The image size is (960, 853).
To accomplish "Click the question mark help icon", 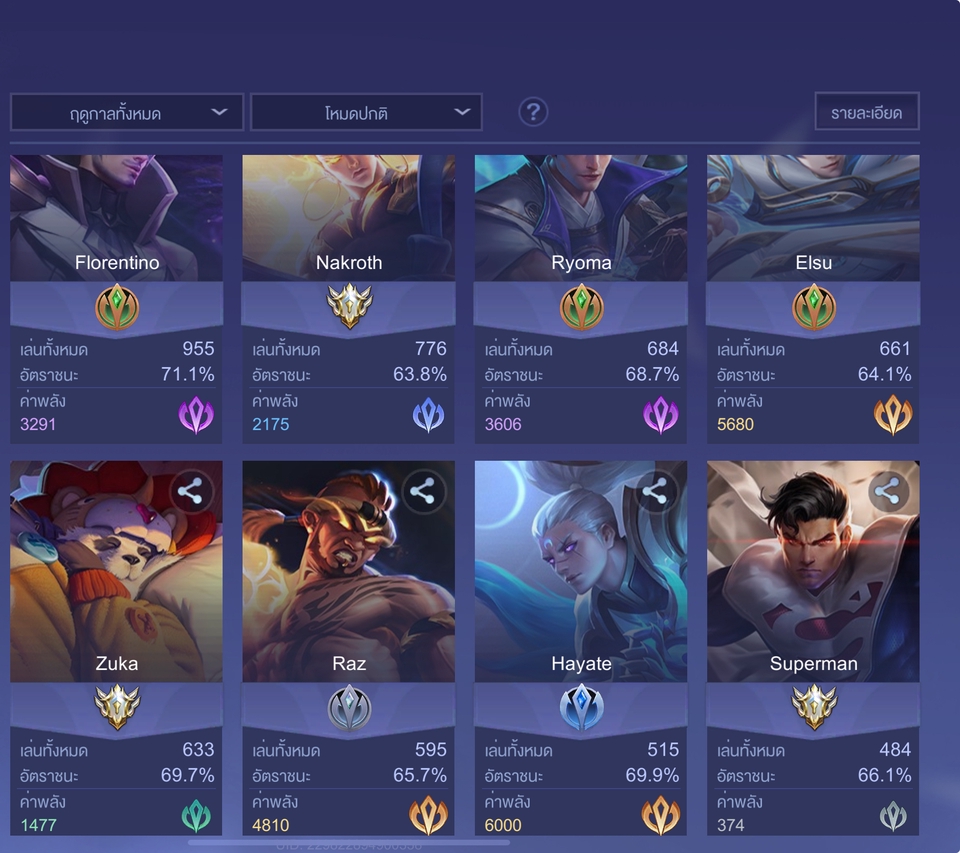I will (533, 112).
